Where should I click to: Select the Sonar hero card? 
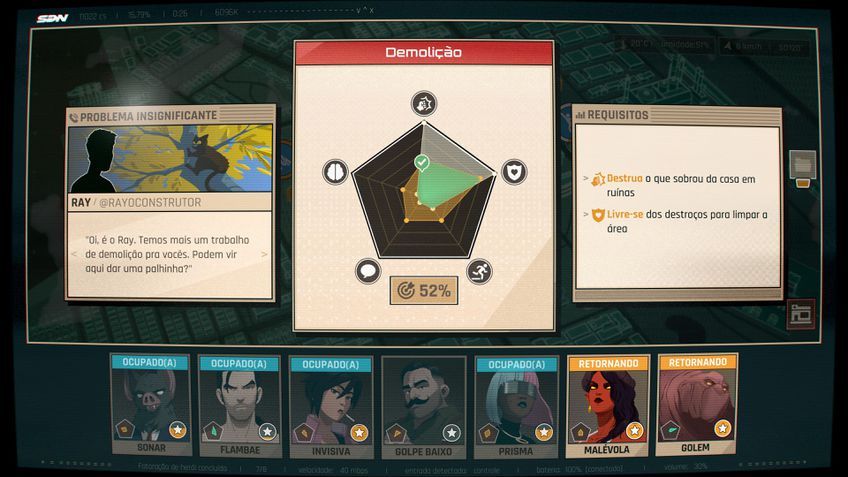150,406
